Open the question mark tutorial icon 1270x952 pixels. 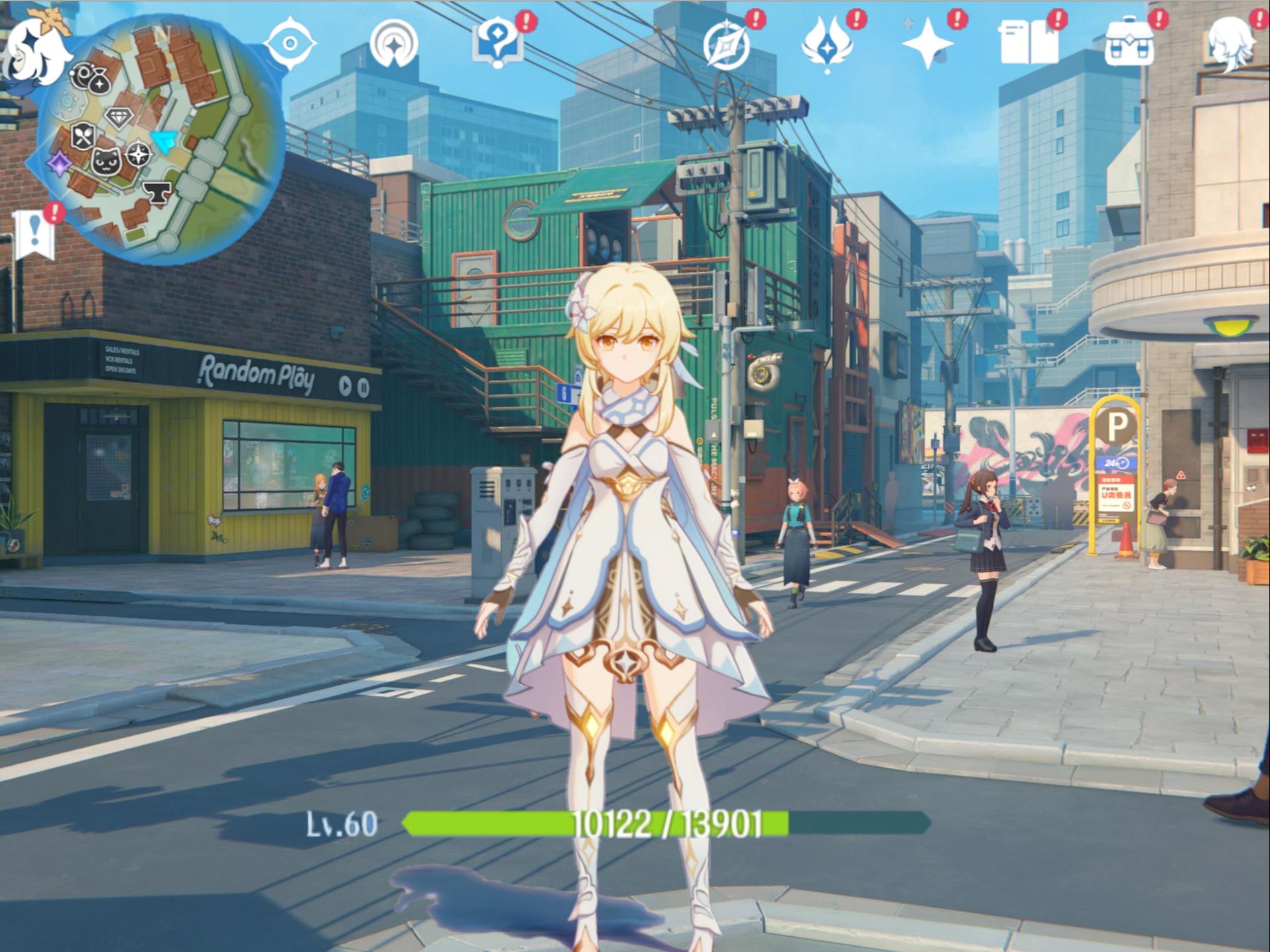coord(498,43)
